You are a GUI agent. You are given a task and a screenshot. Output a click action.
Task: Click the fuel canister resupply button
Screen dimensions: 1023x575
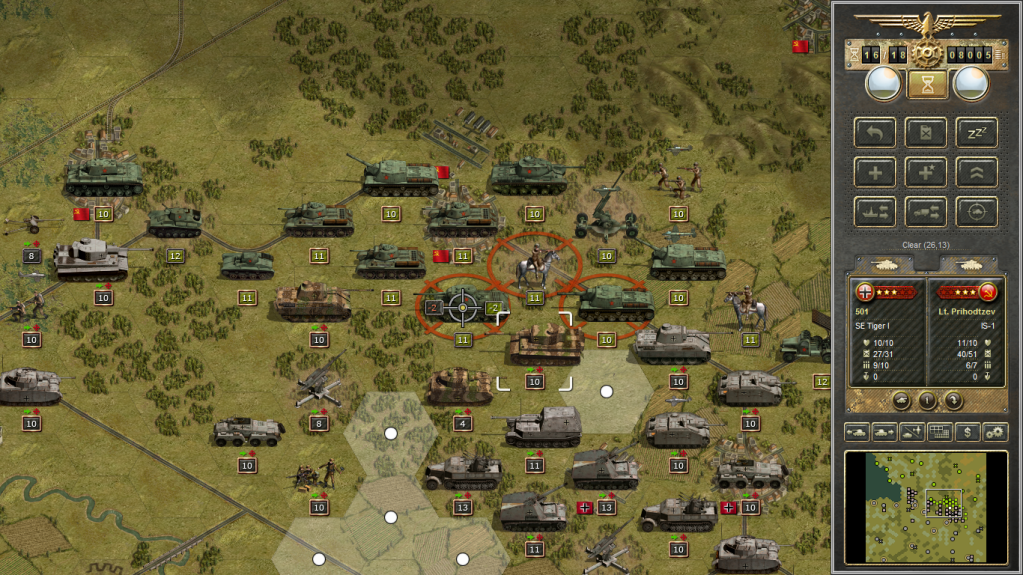click(925, 132)
